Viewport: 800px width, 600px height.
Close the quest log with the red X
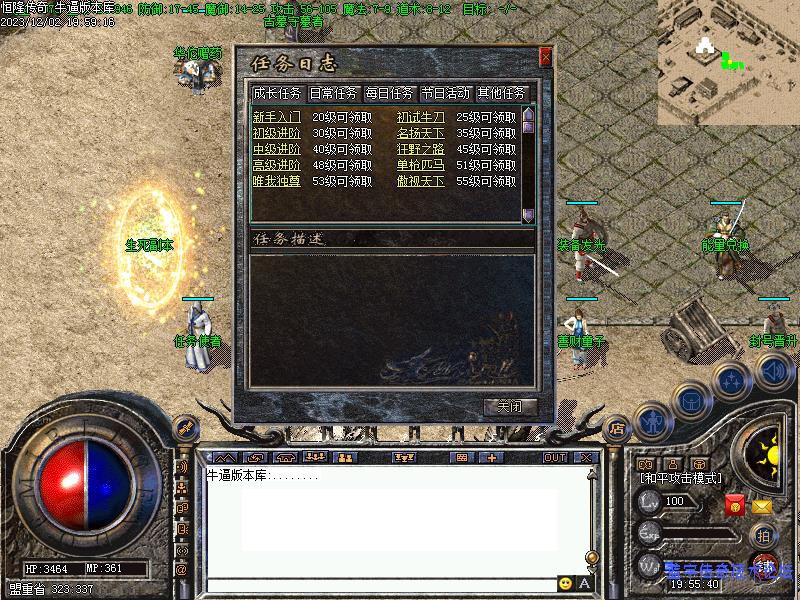point(545,58)
